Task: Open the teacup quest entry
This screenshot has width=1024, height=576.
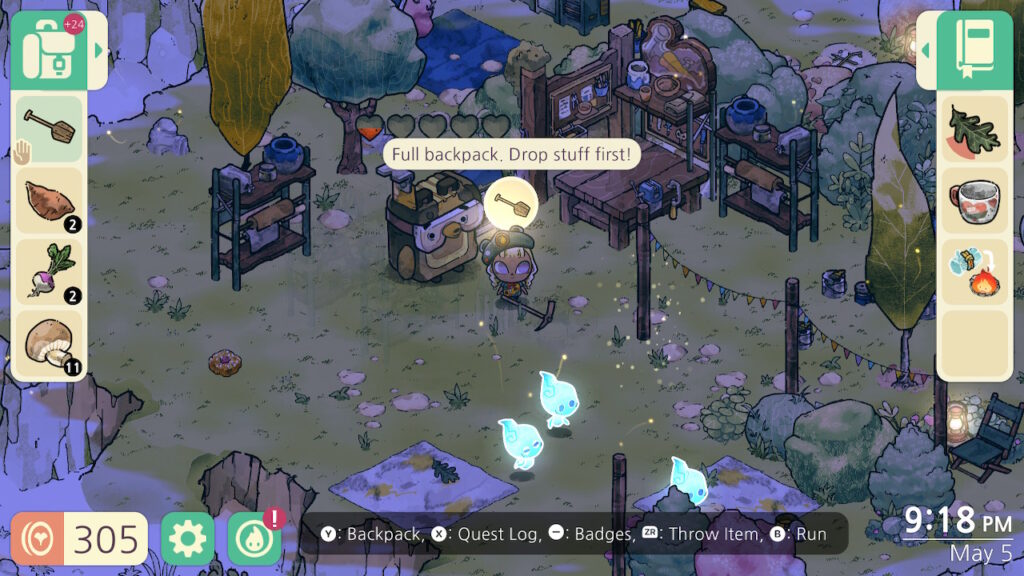Action: tap(974, 201)
